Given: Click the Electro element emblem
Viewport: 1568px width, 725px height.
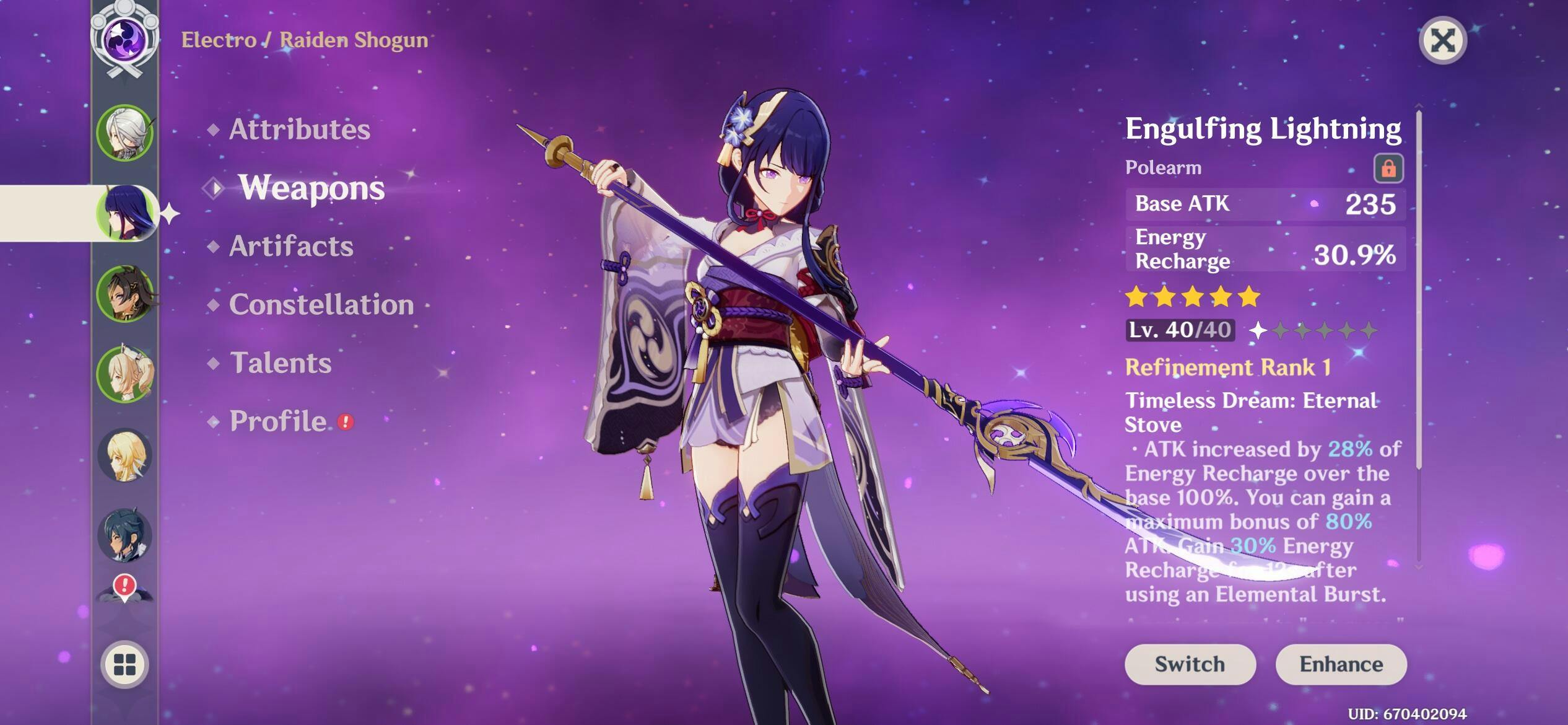Looking at the screenshot, I should (x=125, y=38).
